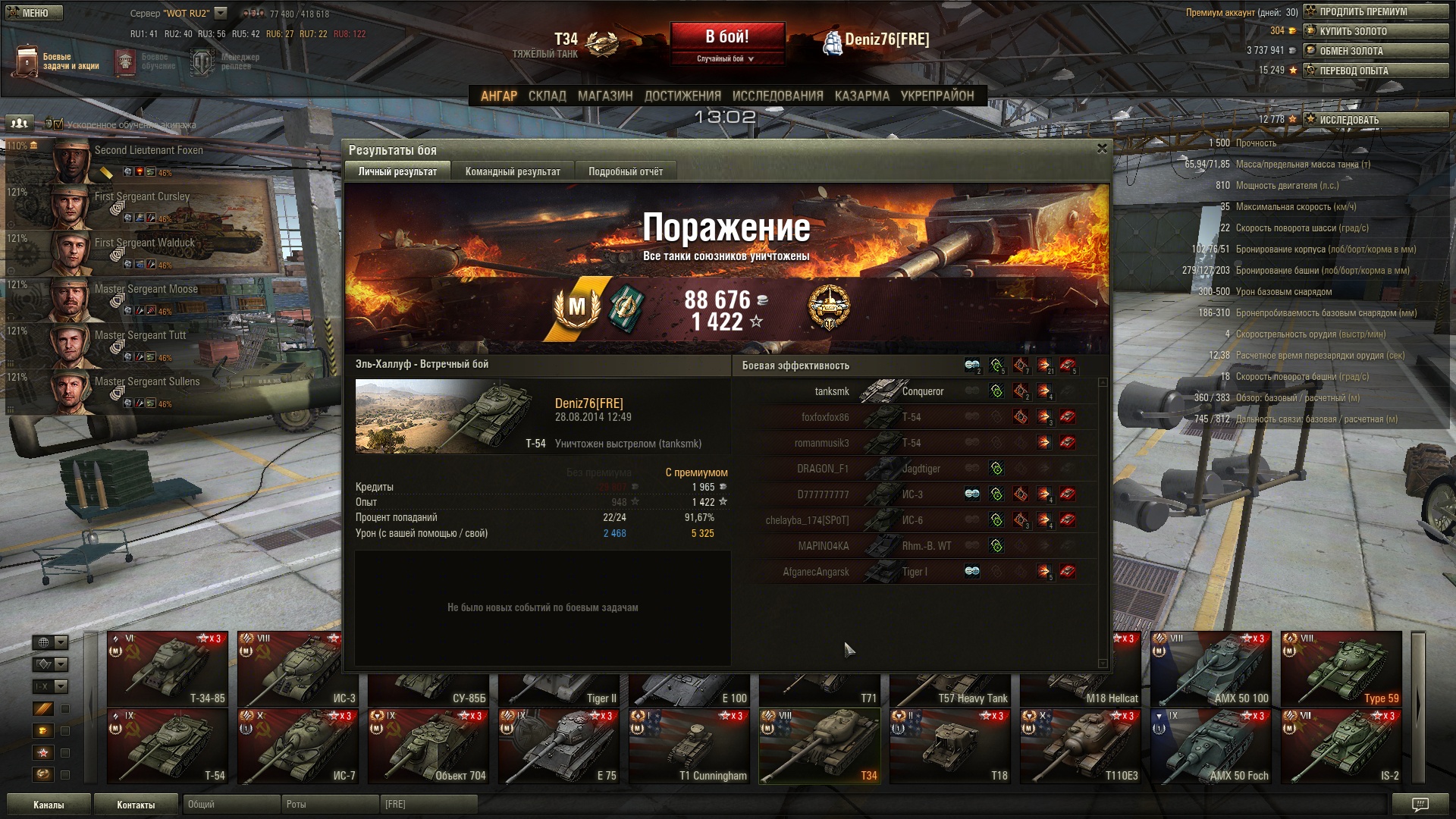Open the server selection dropdown
Screen dimensions: 1456x819
point(221,13)
